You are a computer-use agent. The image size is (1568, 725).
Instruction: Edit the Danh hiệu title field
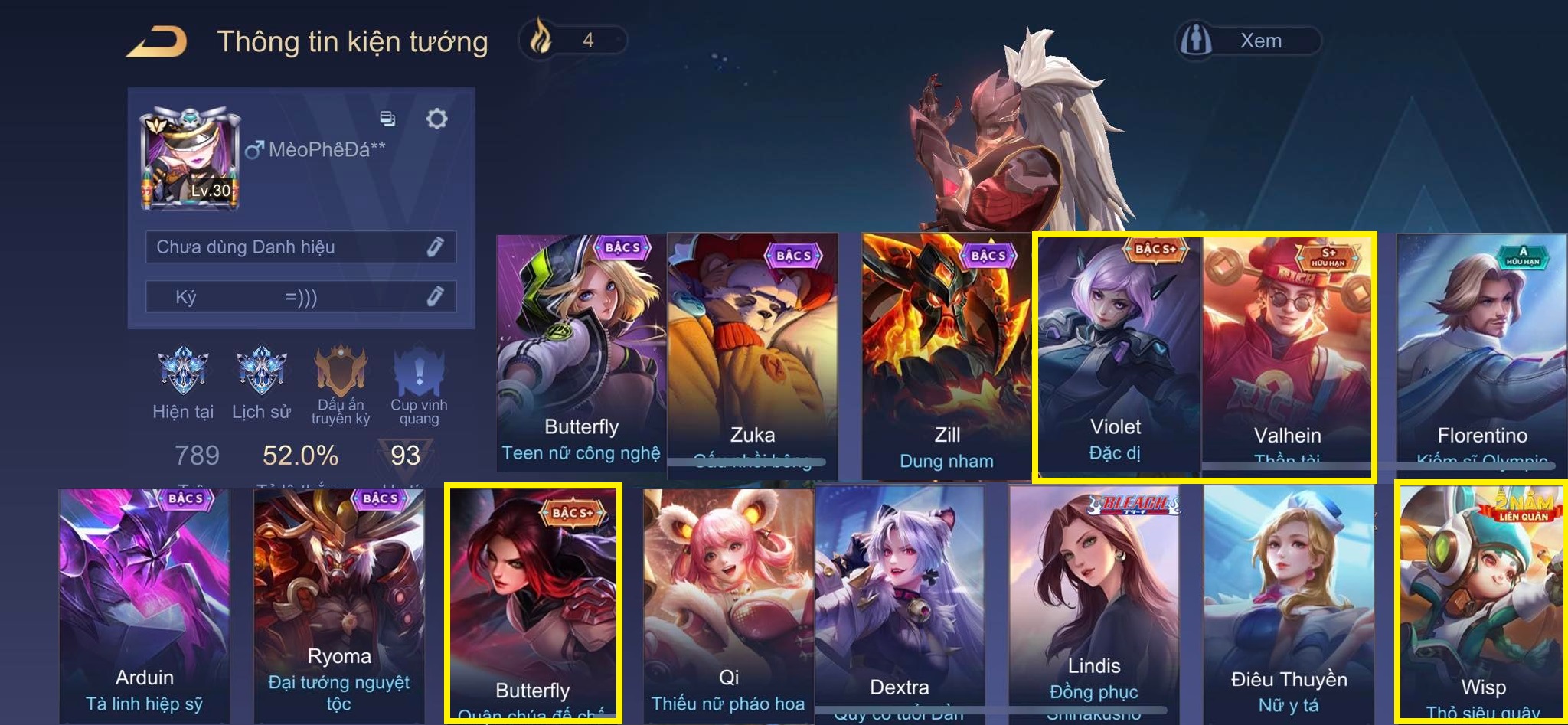435,247
